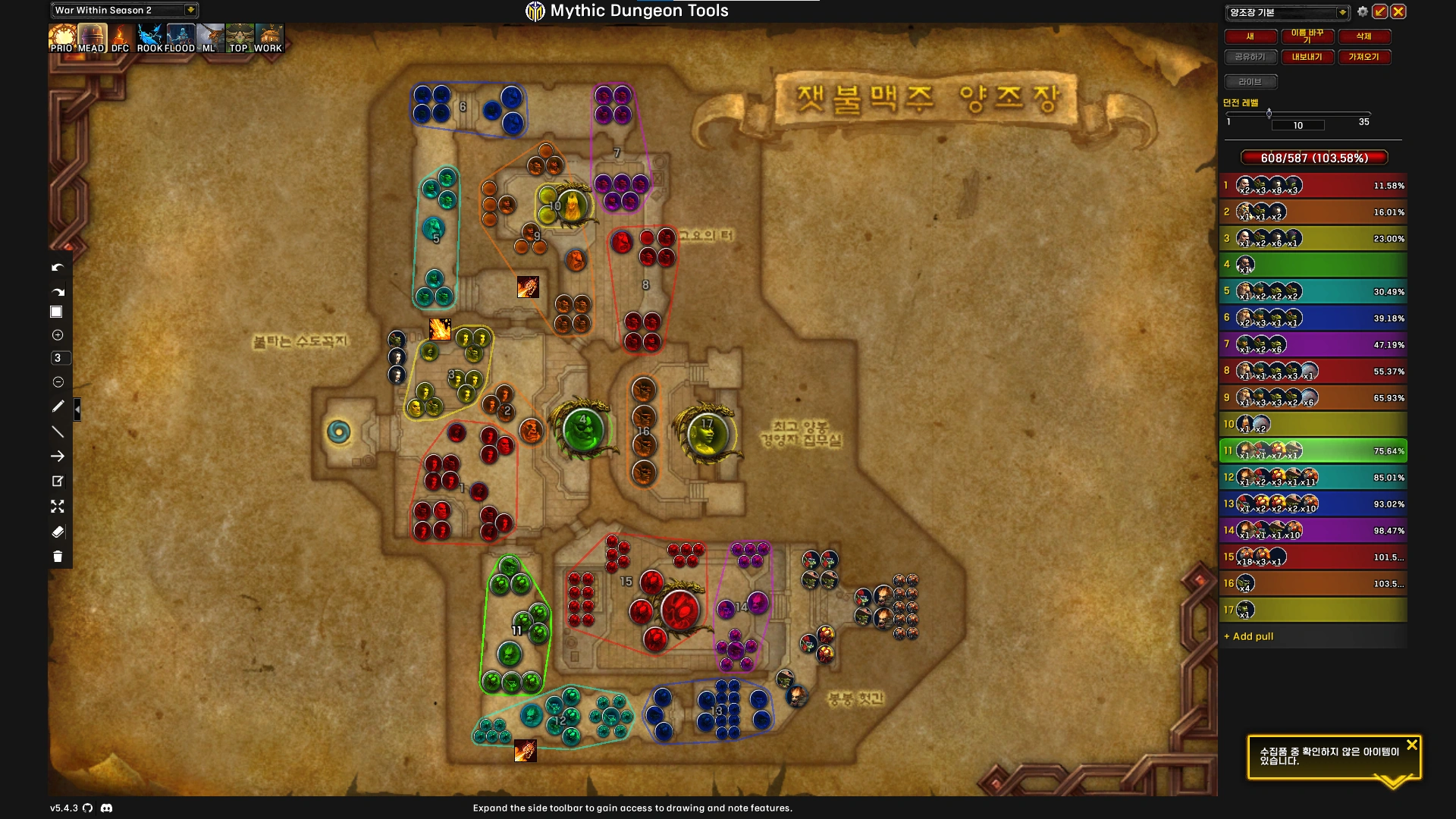This screenshot has width=1456, height=819.
Task: Import a route with 가져오기
Action: [1363, 57]
